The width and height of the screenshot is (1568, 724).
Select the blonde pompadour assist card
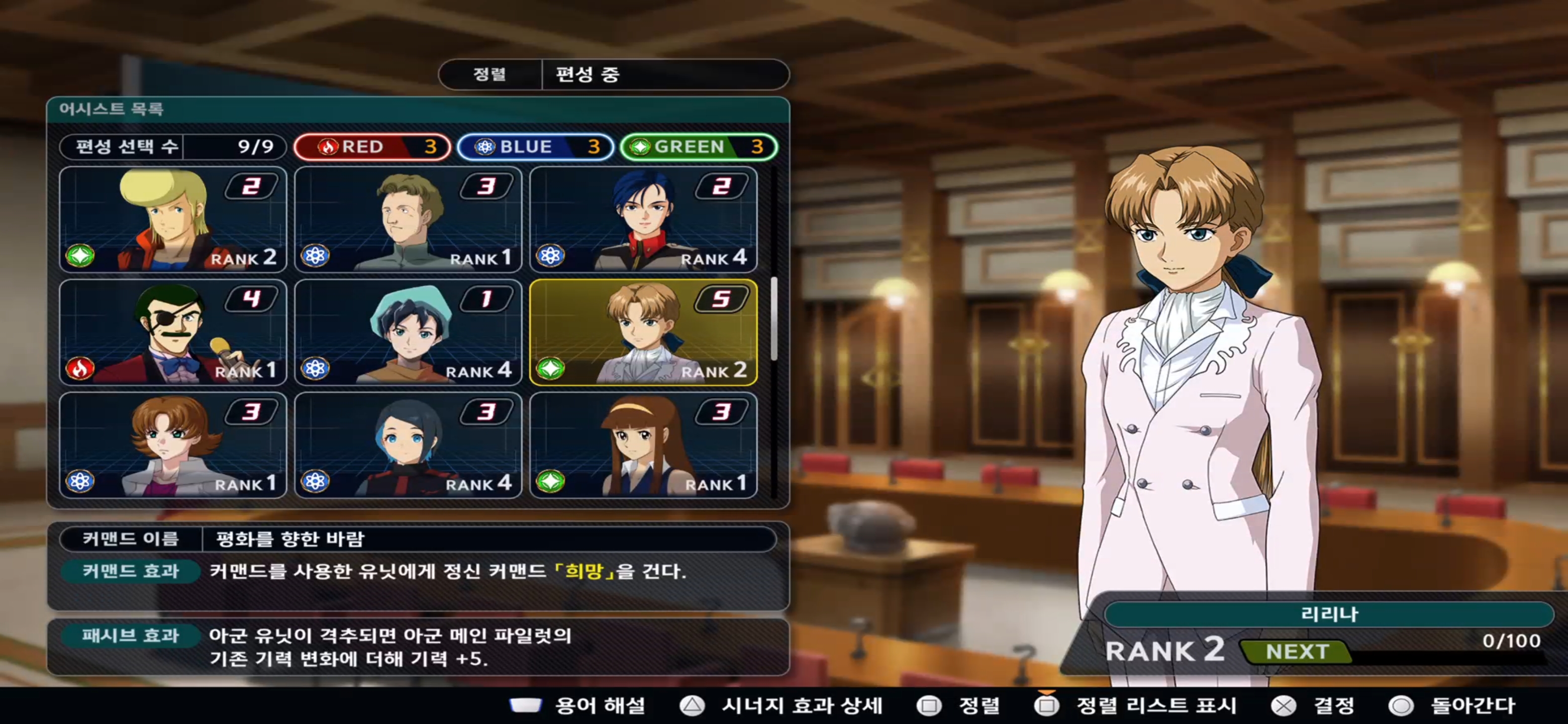click(173, 219)
